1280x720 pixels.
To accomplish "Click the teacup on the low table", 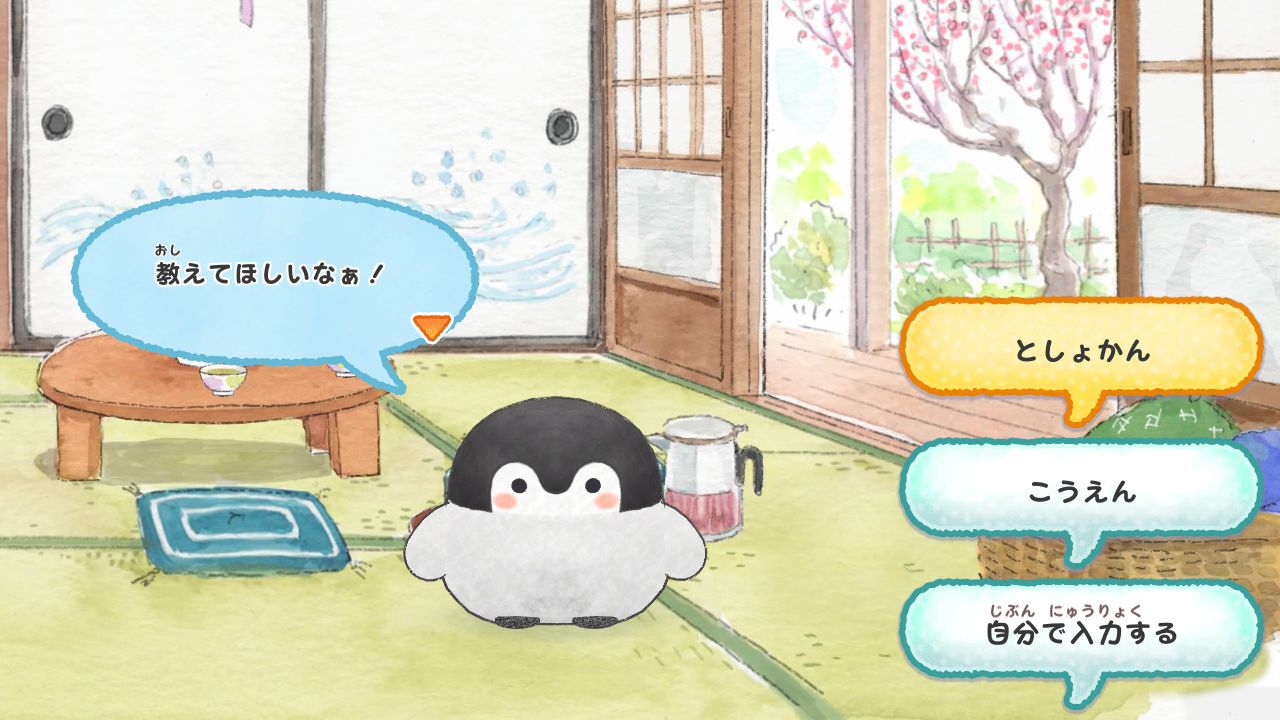I will pyautogui.click(x=222, y=378).
